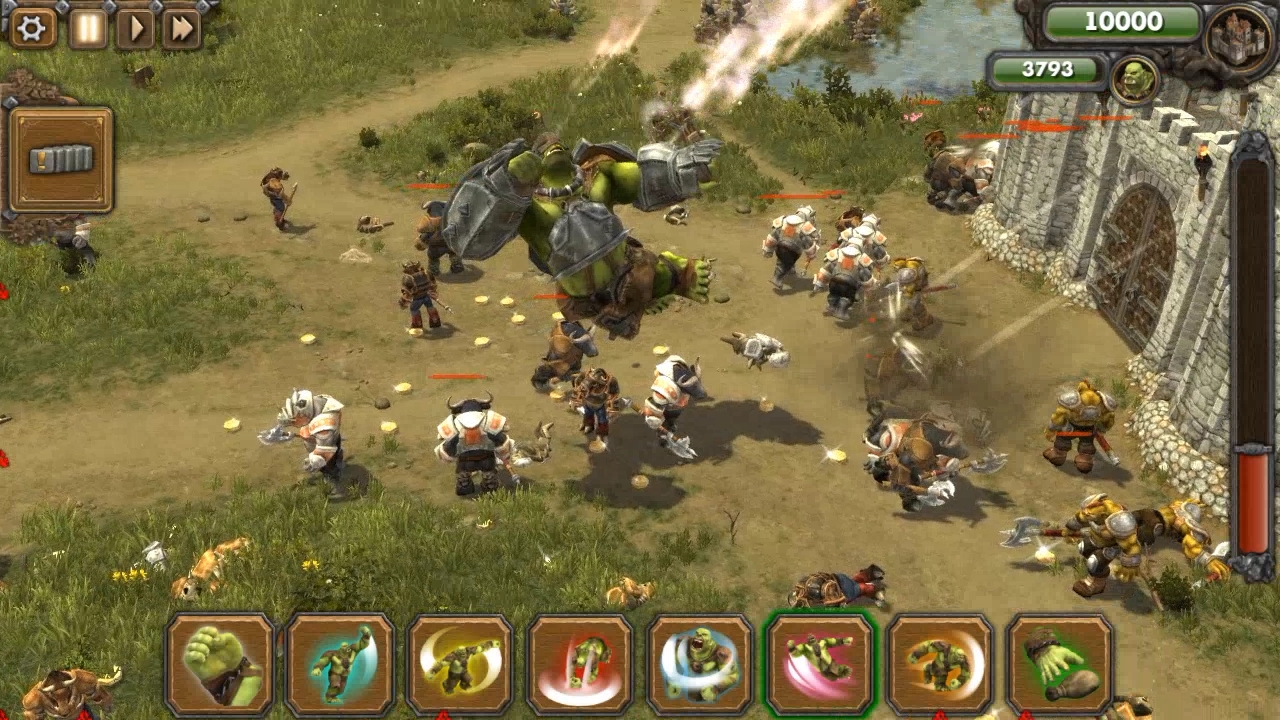Activate the charging orc rush ability

(945, 665)
